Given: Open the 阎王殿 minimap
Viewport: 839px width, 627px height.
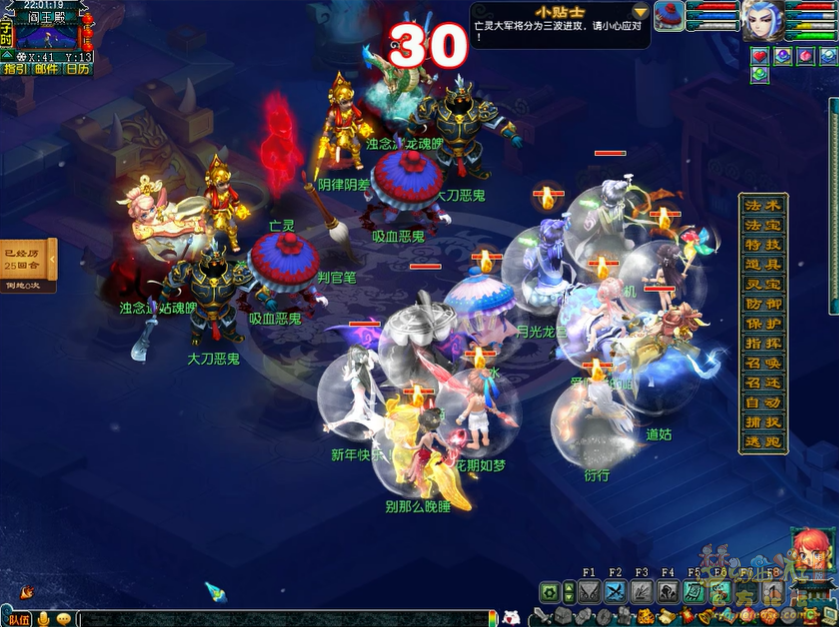Looking at the screenshot, I should (x=48, y=37).
